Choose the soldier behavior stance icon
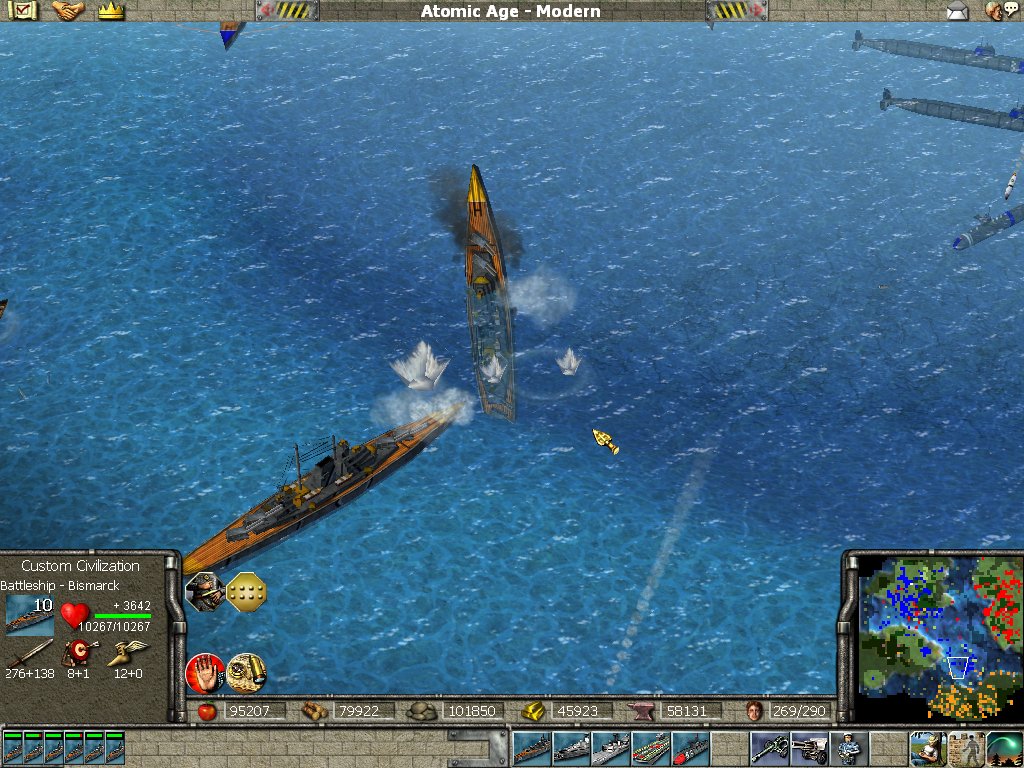Viewport: 1024px width, 768px height. [204, 591]
